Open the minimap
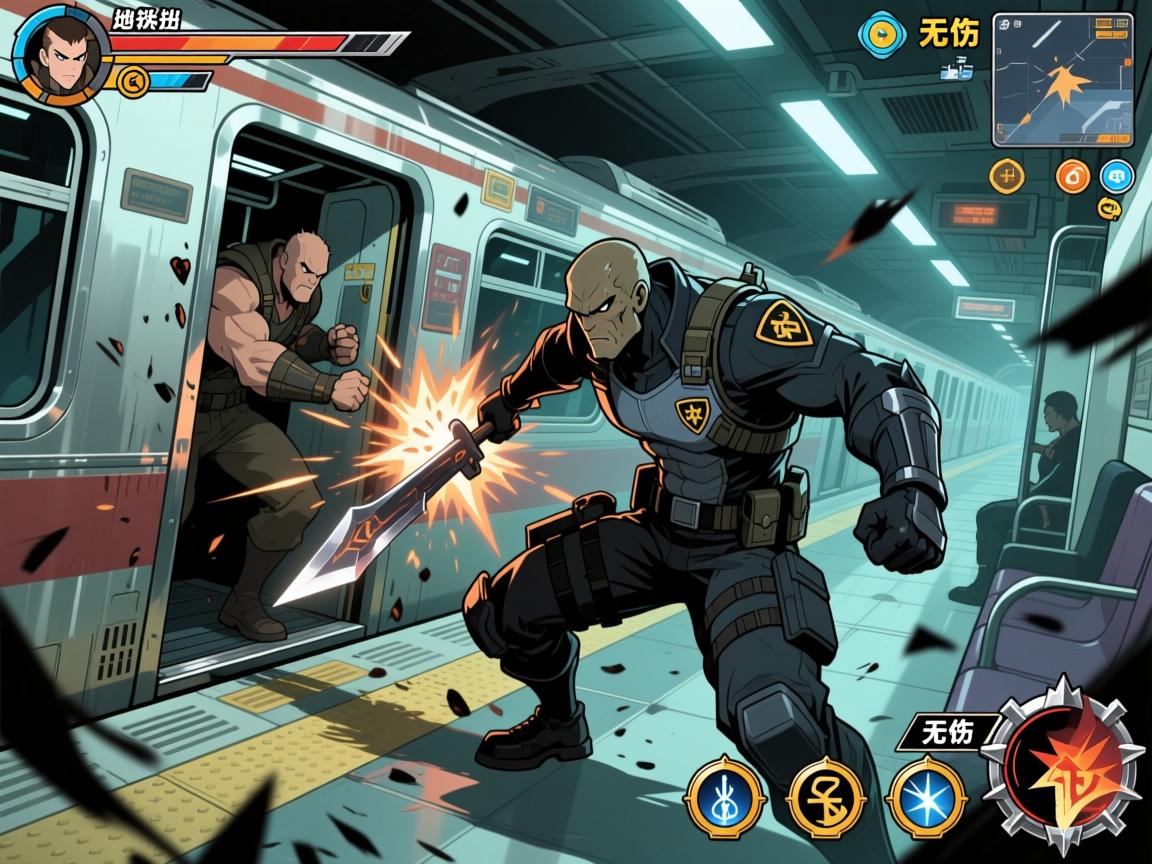The height and width of the screenshot is (864, 1152). coord(1063,80)
